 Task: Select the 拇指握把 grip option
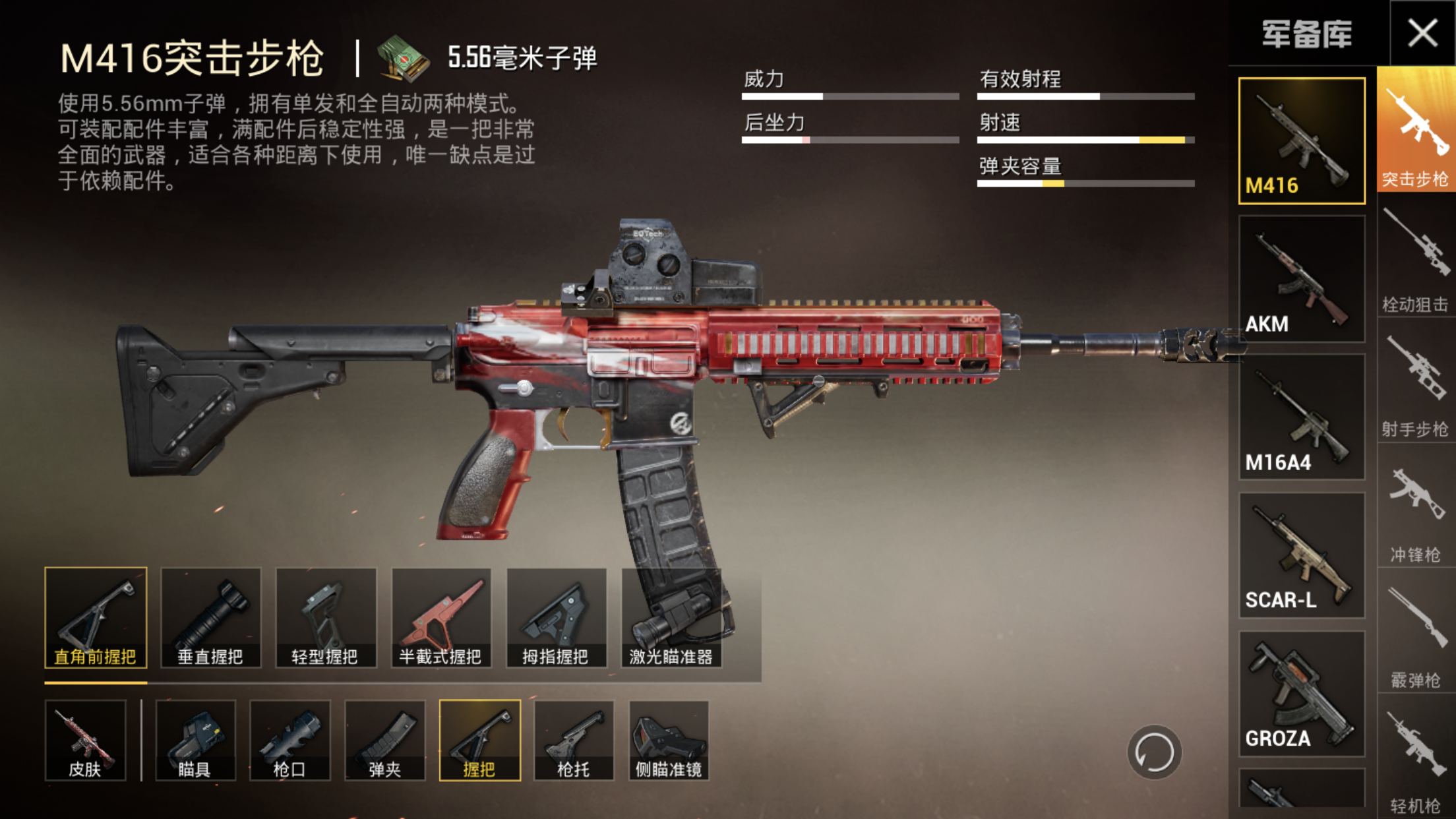tap(556, 618)
